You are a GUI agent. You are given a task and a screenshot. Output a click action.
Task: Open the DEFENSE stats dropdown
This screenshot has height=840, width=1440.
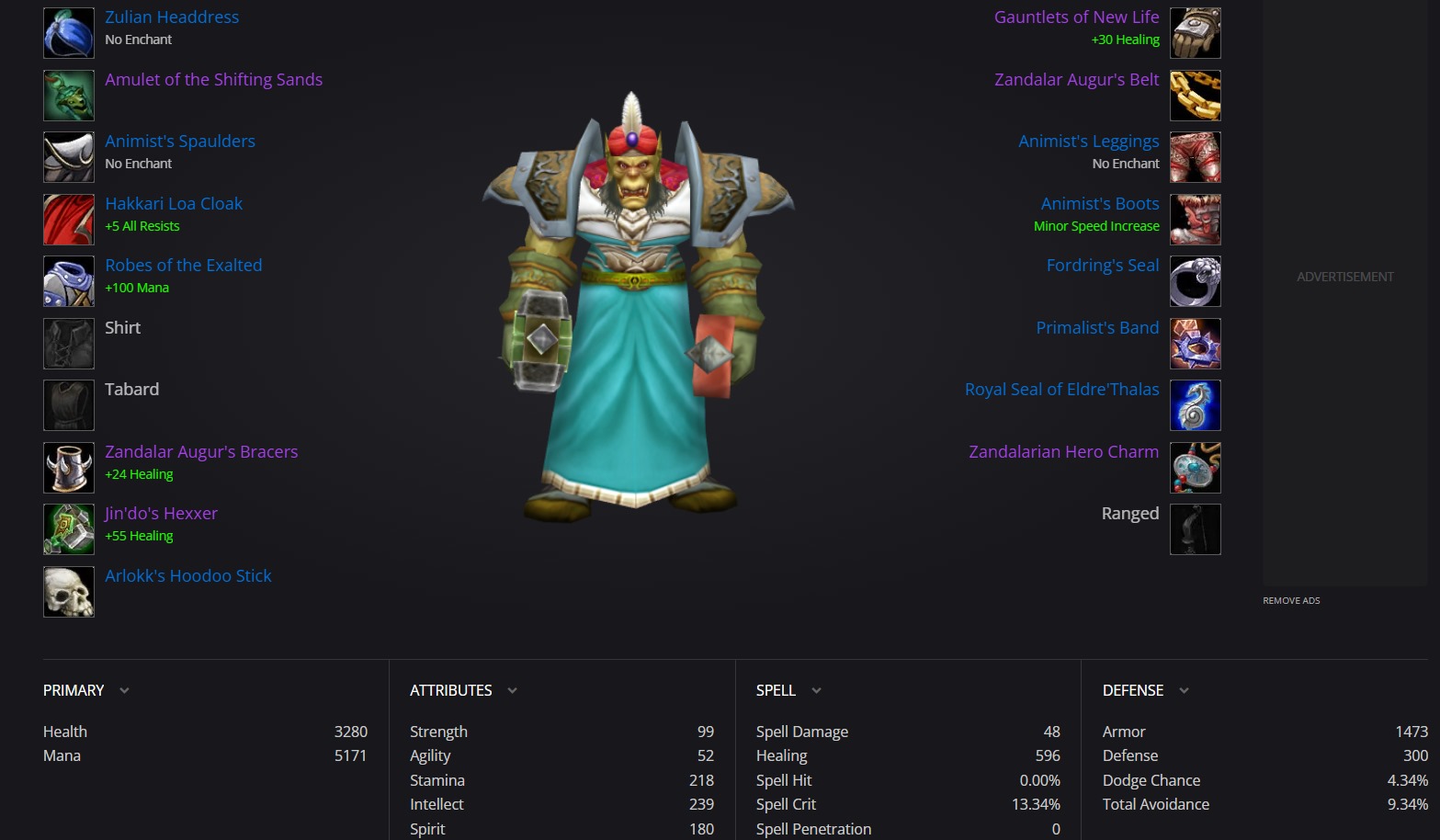point(1184,690)
